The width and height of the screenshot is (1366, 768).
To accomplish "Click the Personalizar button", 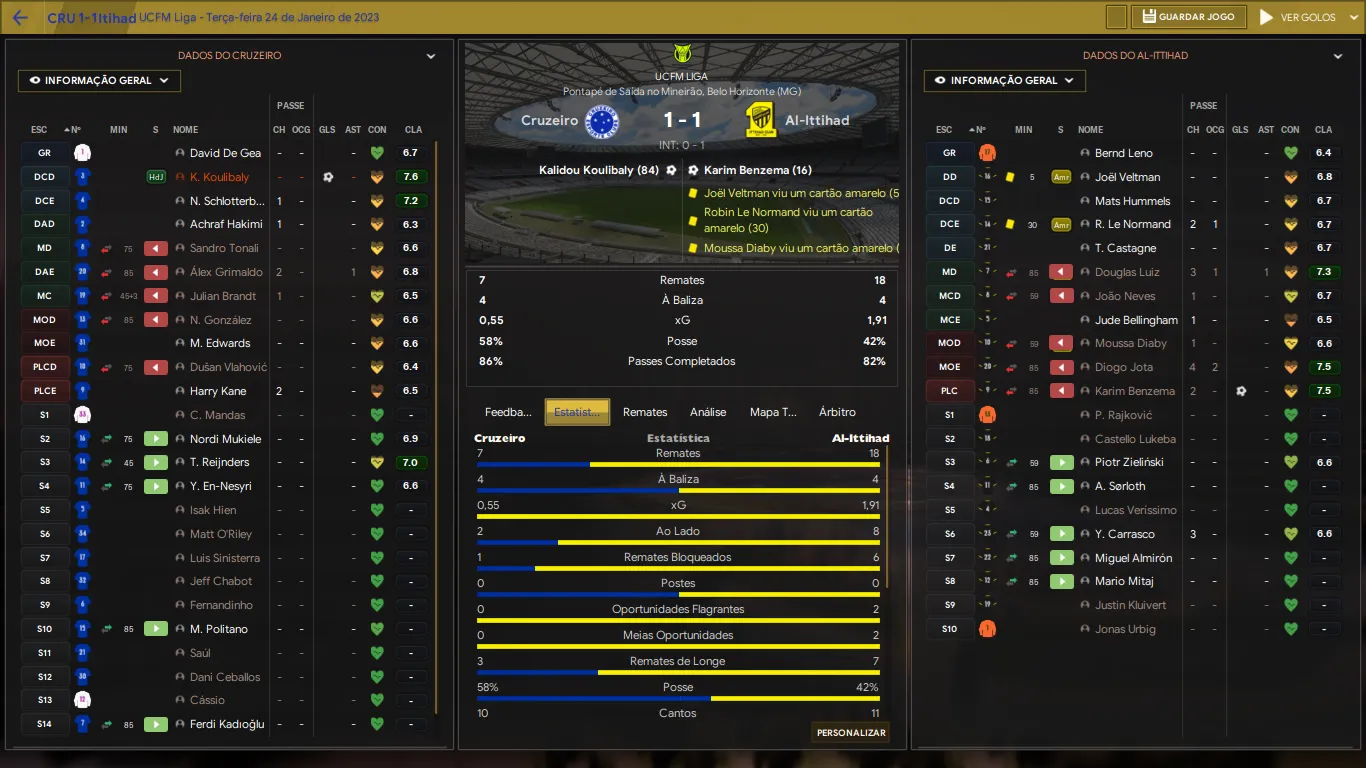I will click(851, 733).
